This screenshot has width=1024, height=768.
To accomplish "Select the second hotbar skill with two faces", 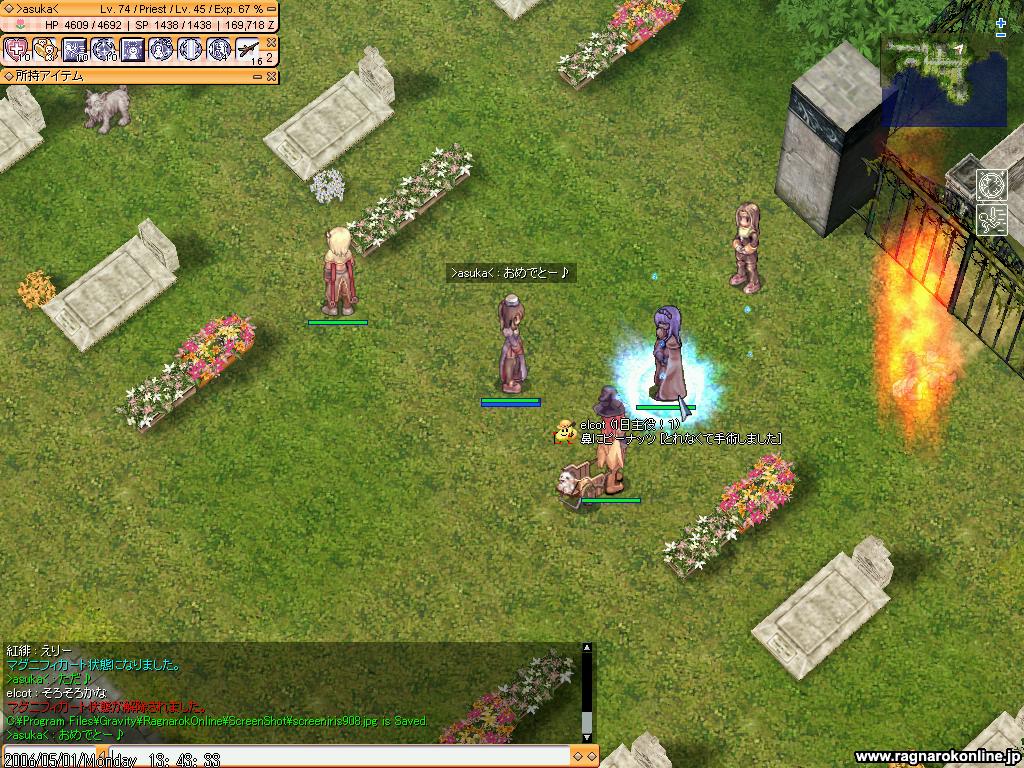I will [x=46, y=49].
